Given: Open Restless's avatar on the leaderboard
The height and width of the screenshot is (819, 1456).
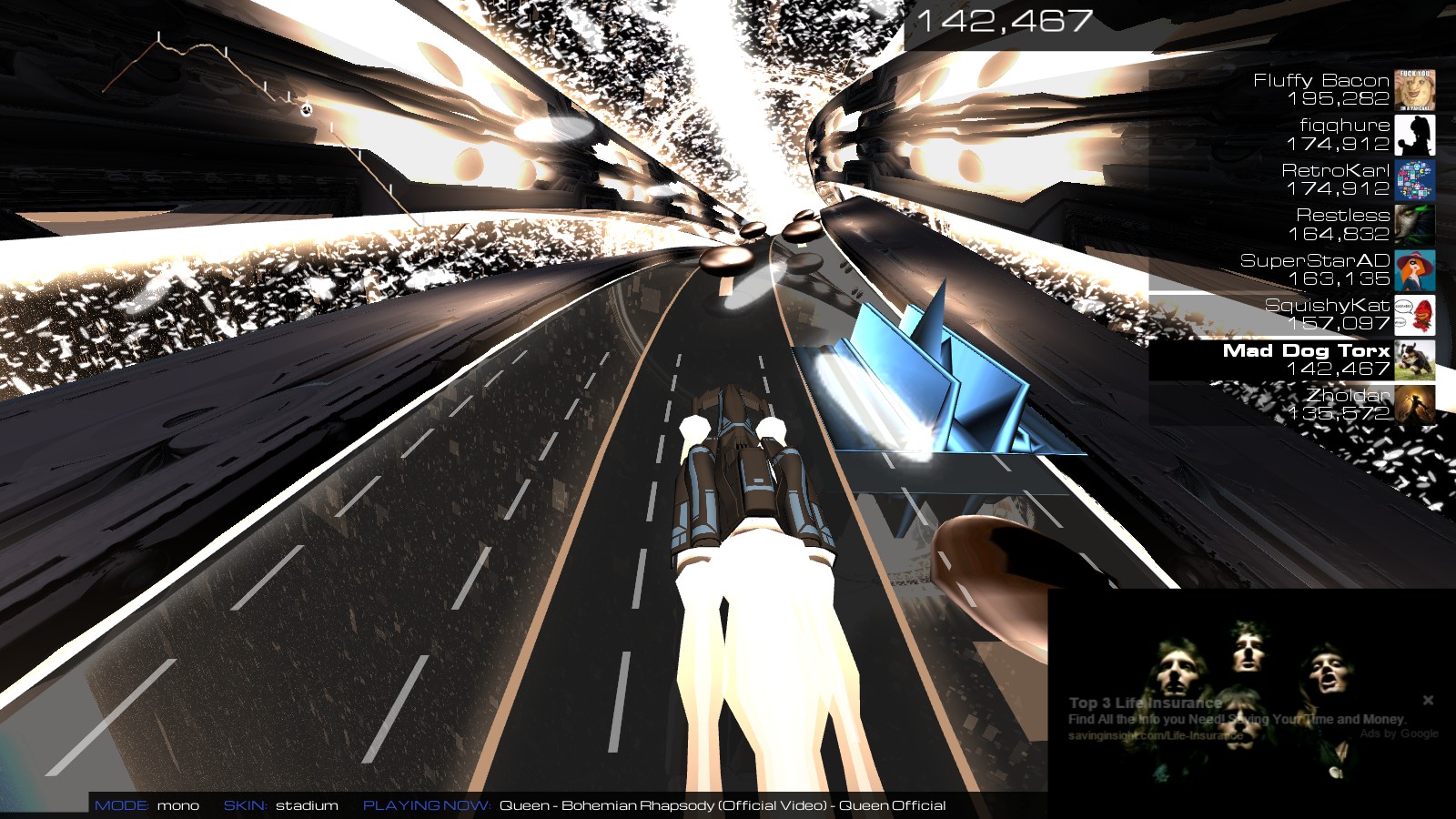Looking at the screenshot, I should point(1416,224).
